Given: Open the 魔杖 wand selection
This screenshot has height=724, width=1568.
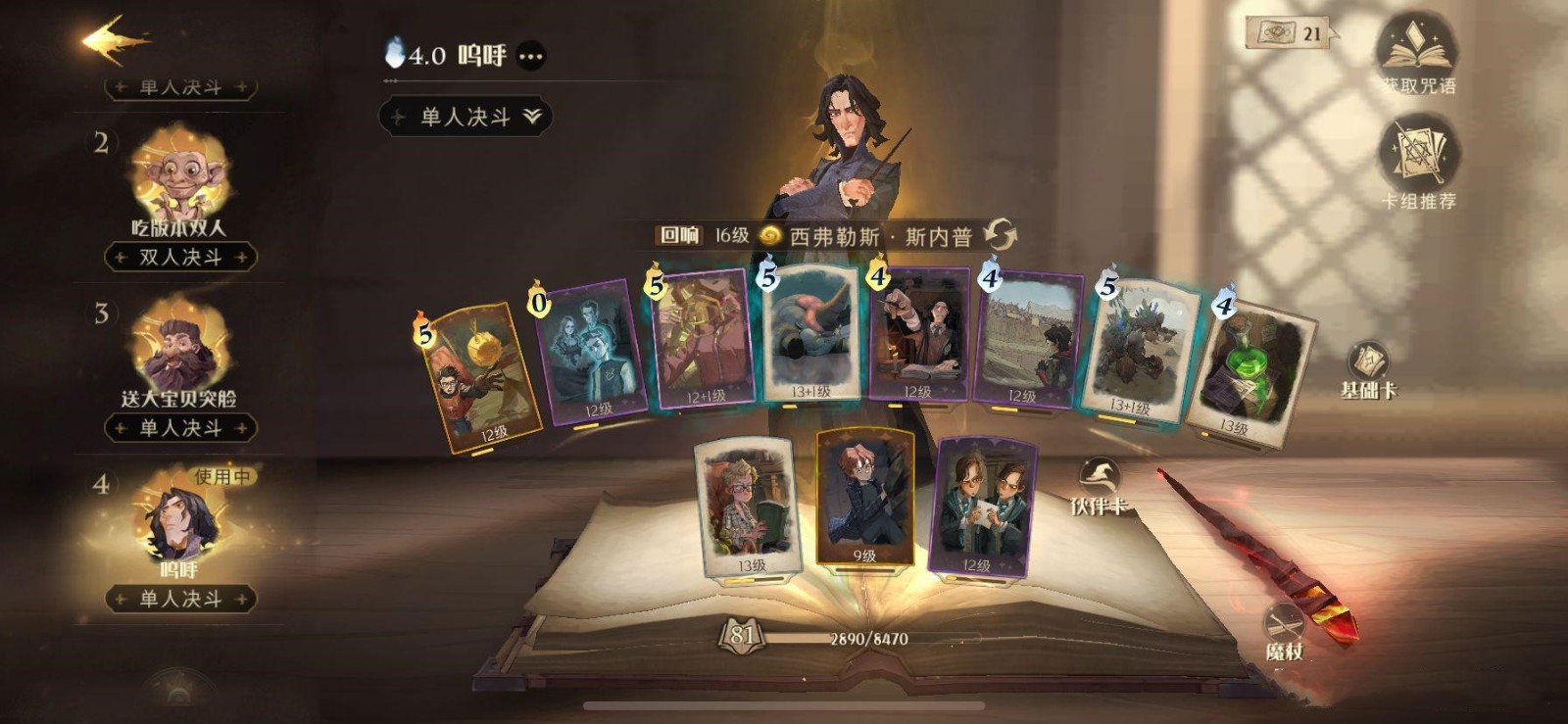Looking at the screenshot, I should pos(1284,632).
